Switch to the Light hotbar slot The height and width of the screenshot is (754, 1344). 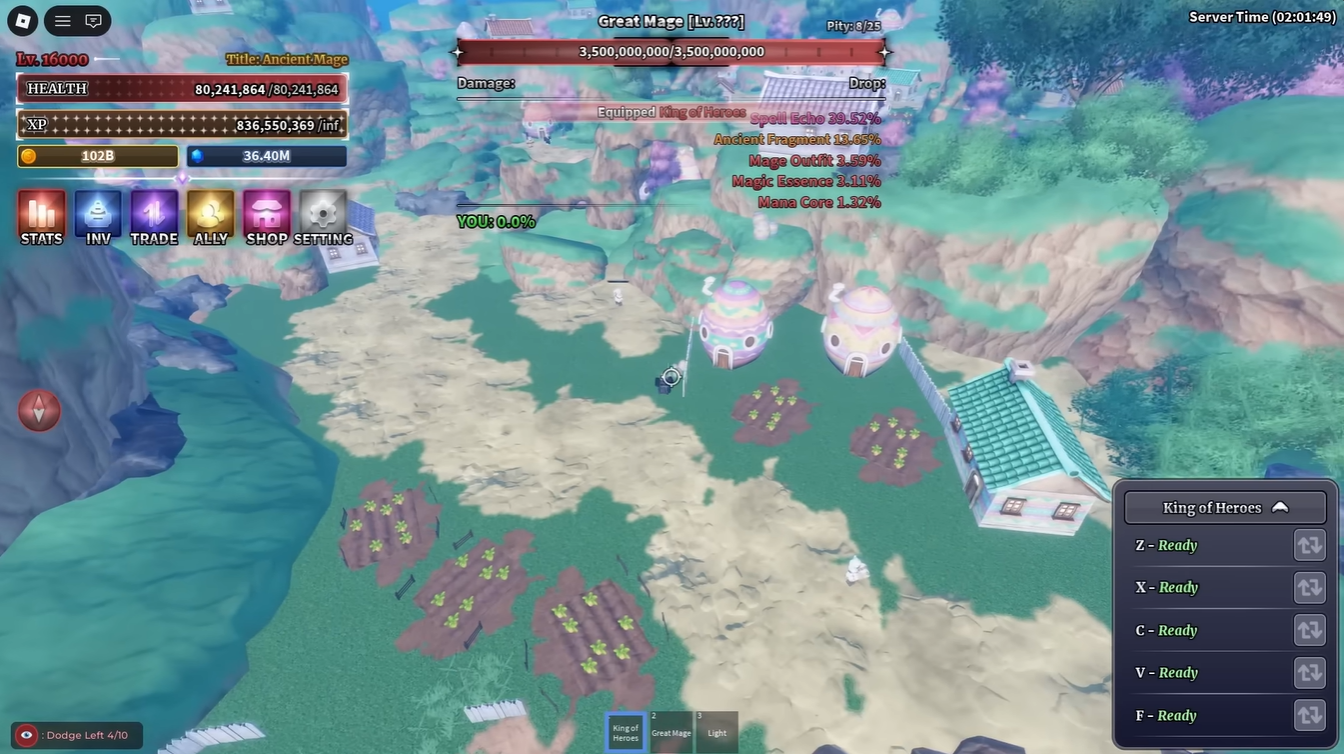(716, 731)
